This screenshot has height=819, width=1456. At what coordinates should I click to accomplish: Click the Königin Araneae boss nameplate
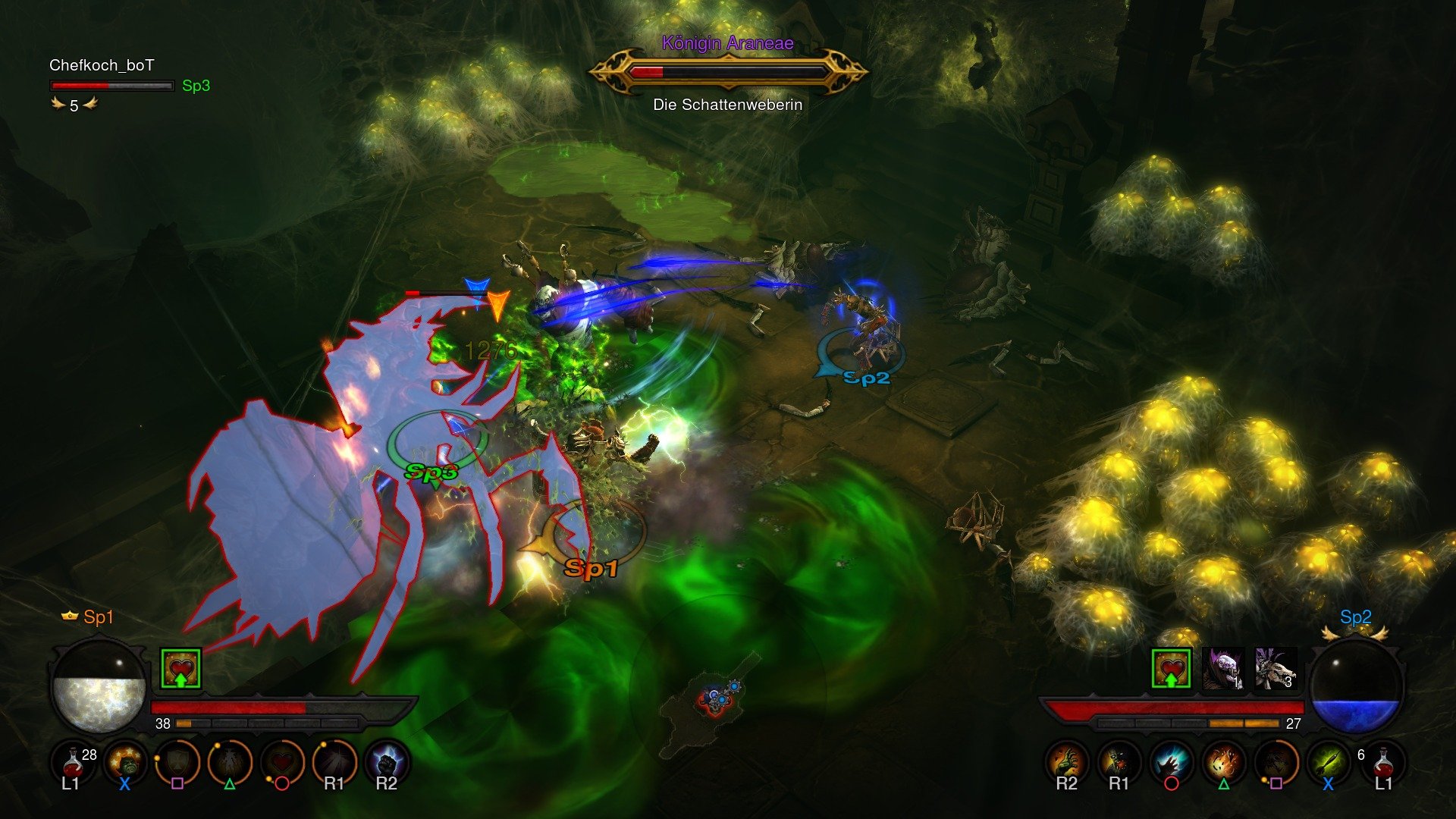click(x=728, y=43)
